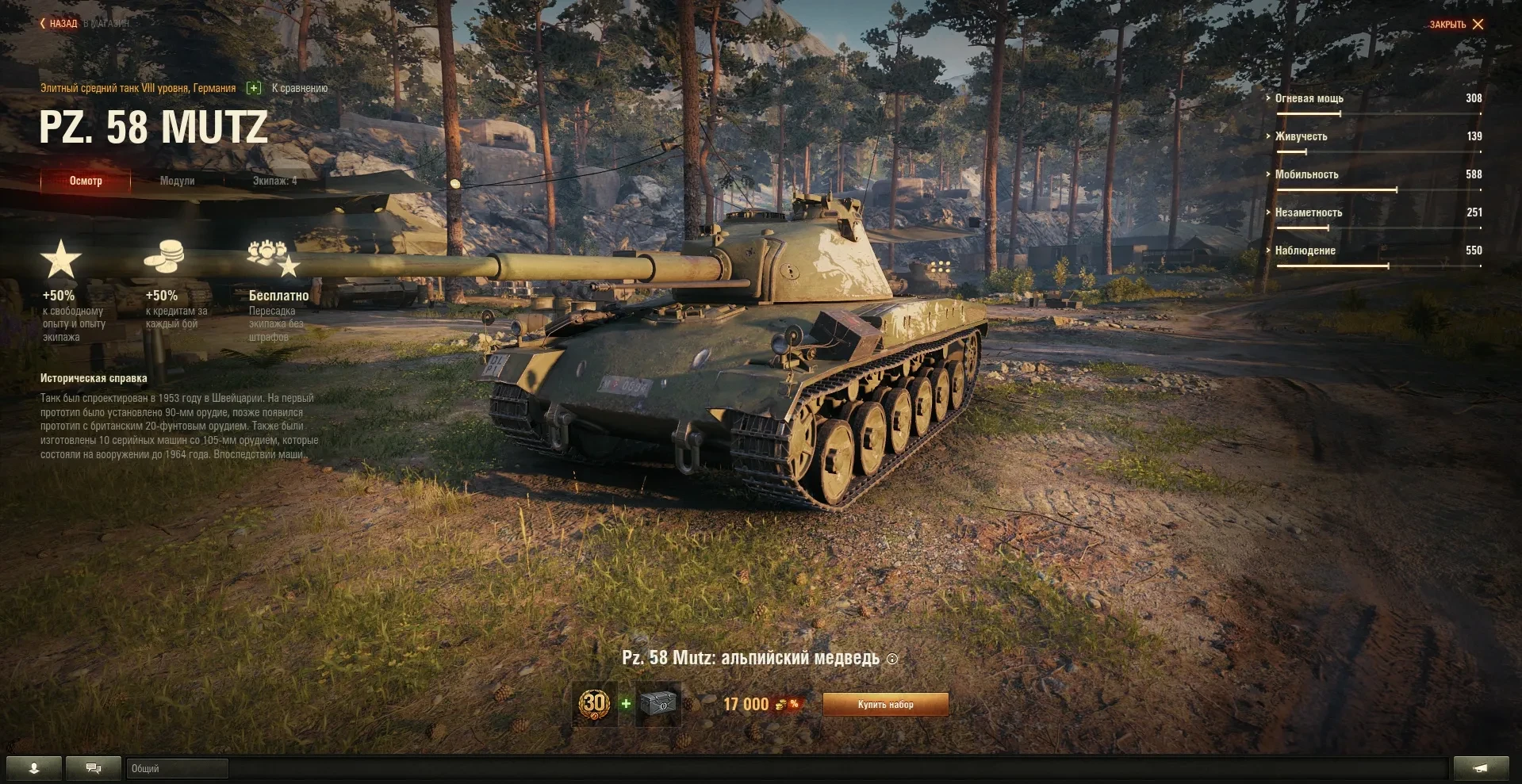Click the crate icon in the bundle

click(658, 703)
